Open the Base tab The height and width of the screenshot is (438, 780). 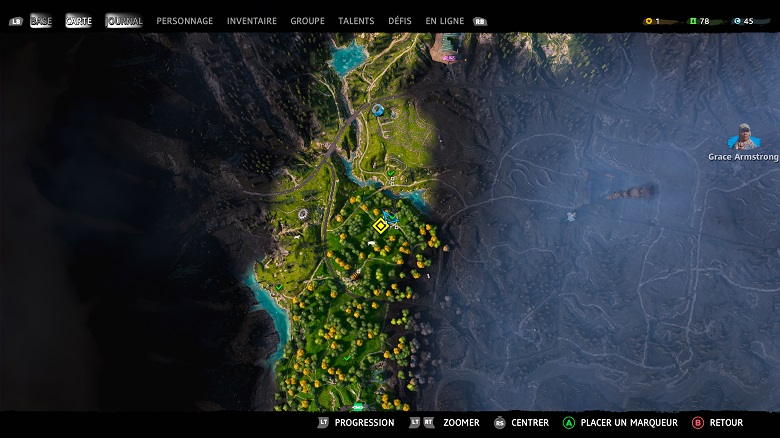41,21
